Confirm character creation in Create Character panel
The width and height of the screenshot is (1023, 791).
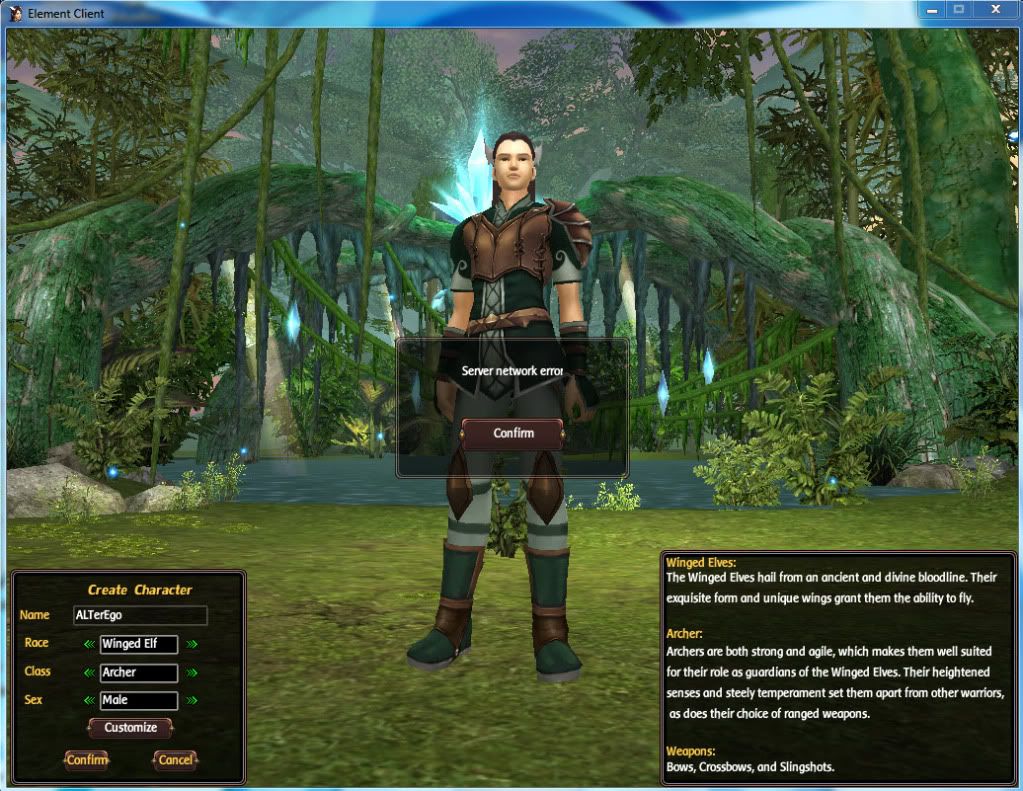click(x=87, y=760)
